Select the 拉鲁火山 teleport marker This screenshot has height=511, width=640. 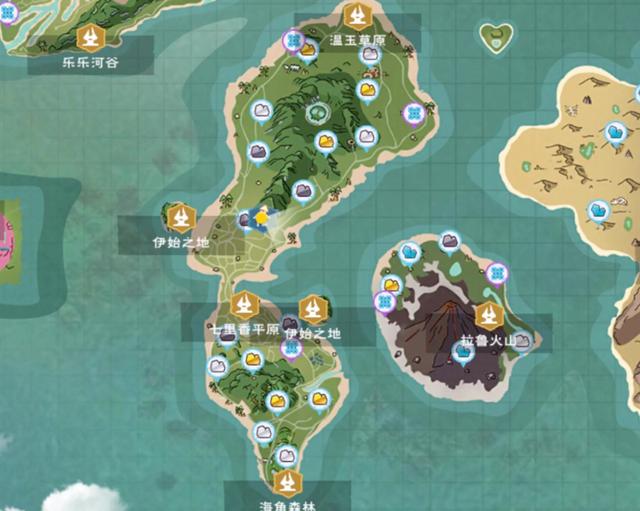[x=488, y=316]
